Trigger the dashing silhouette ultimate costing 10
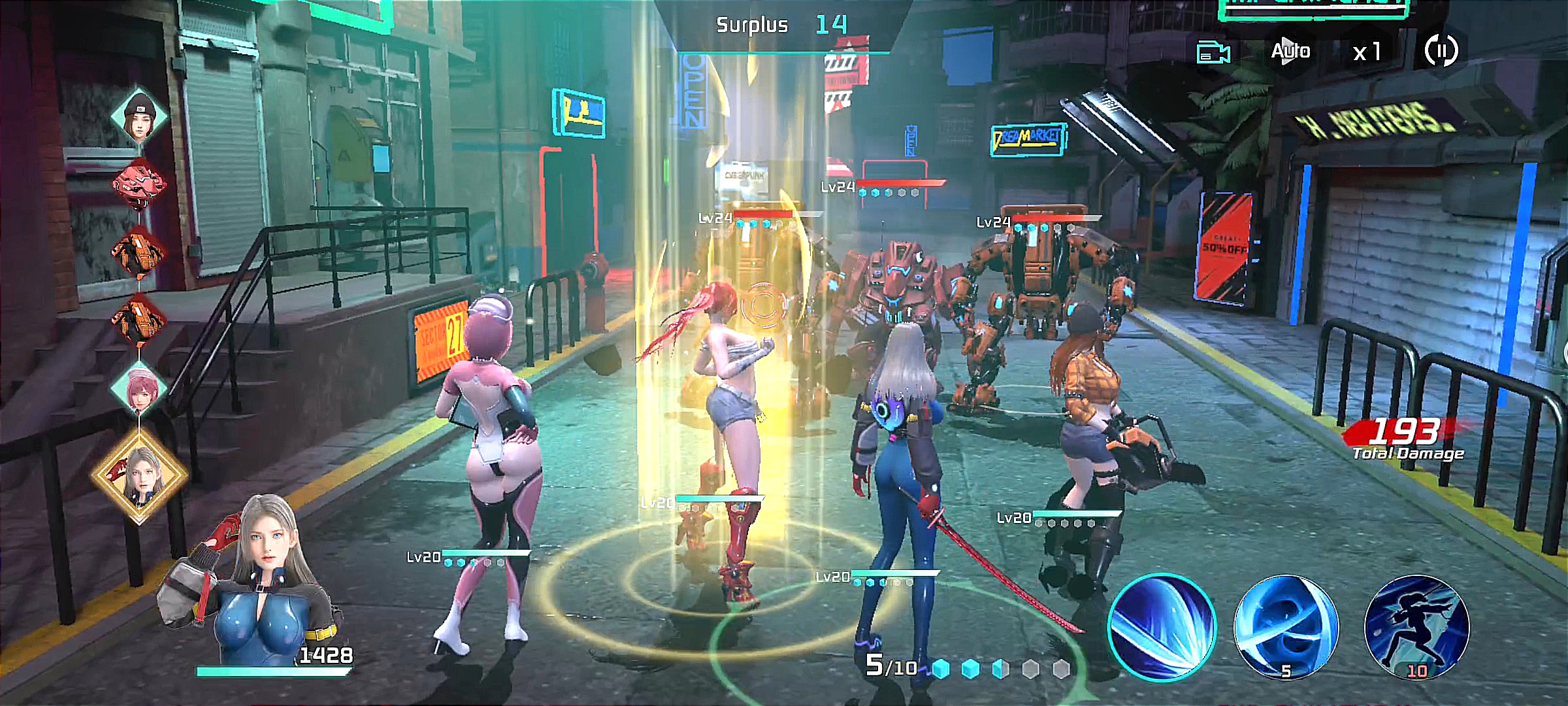This screenshot has width=1568, height=706. (x=1416, y=627)
